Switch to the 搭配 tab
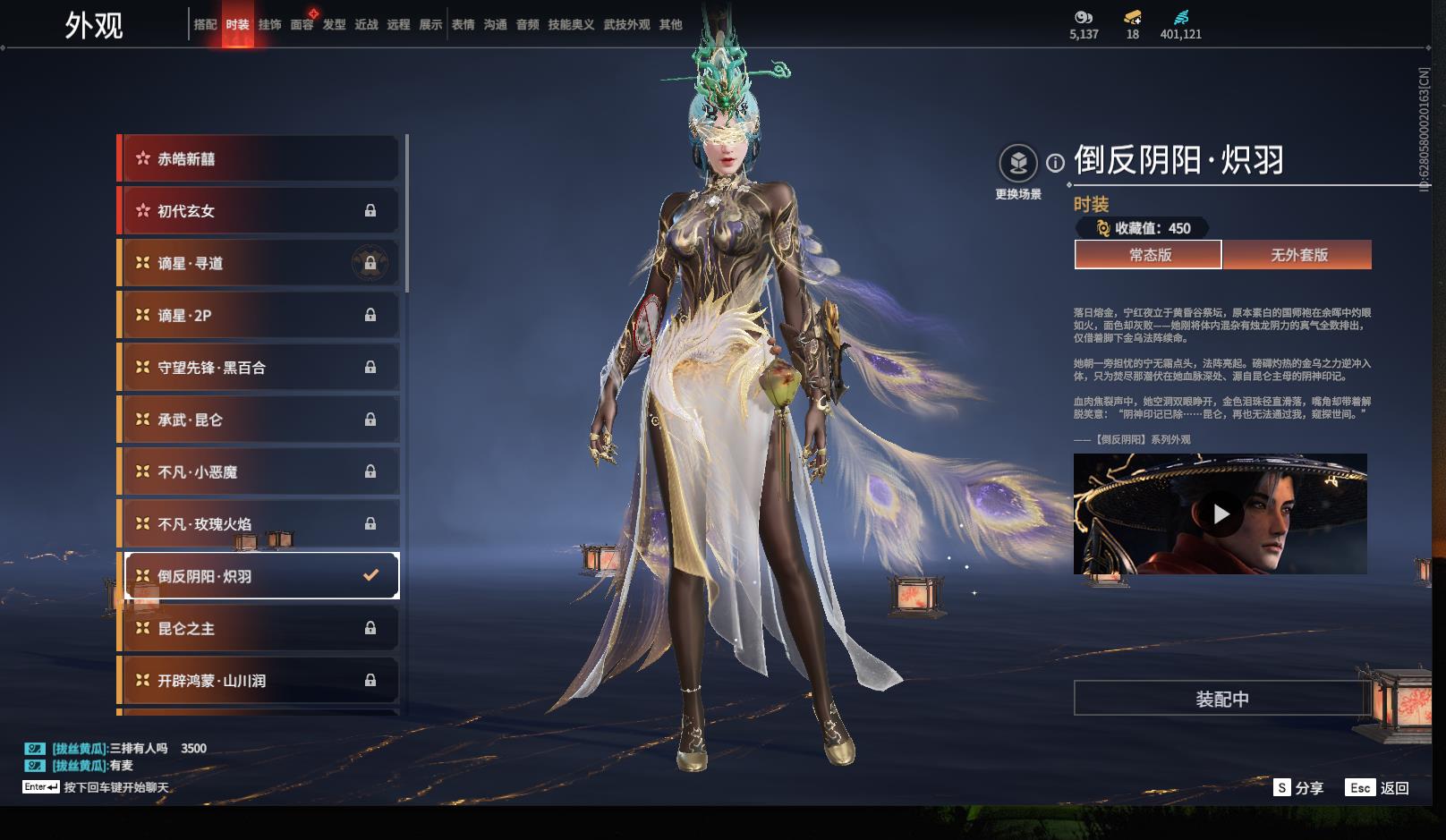The height and width of the screenshot is (840, 1446). click(x=205, y=25)
